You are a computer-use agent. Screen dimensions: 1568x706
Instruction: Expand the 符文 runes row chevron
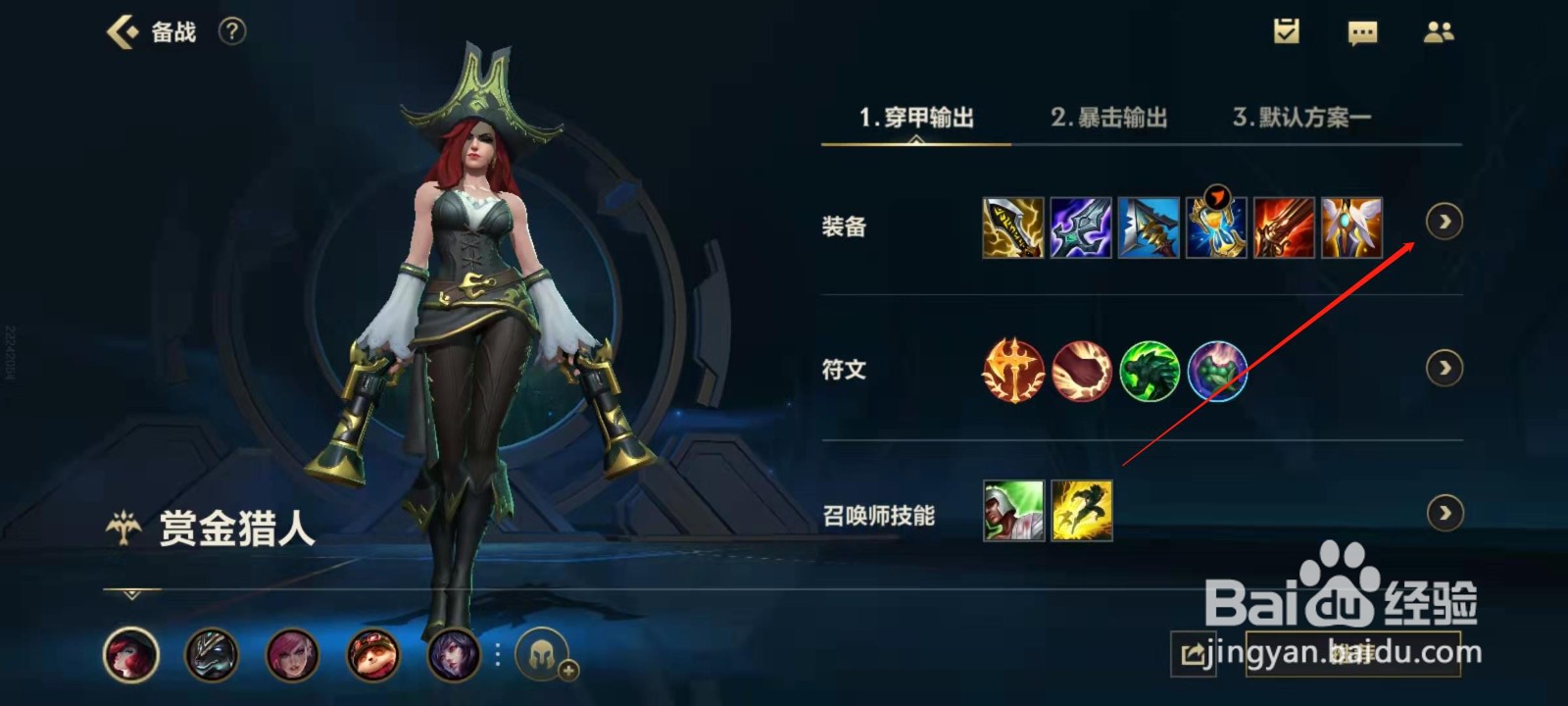click(1445, 368)
